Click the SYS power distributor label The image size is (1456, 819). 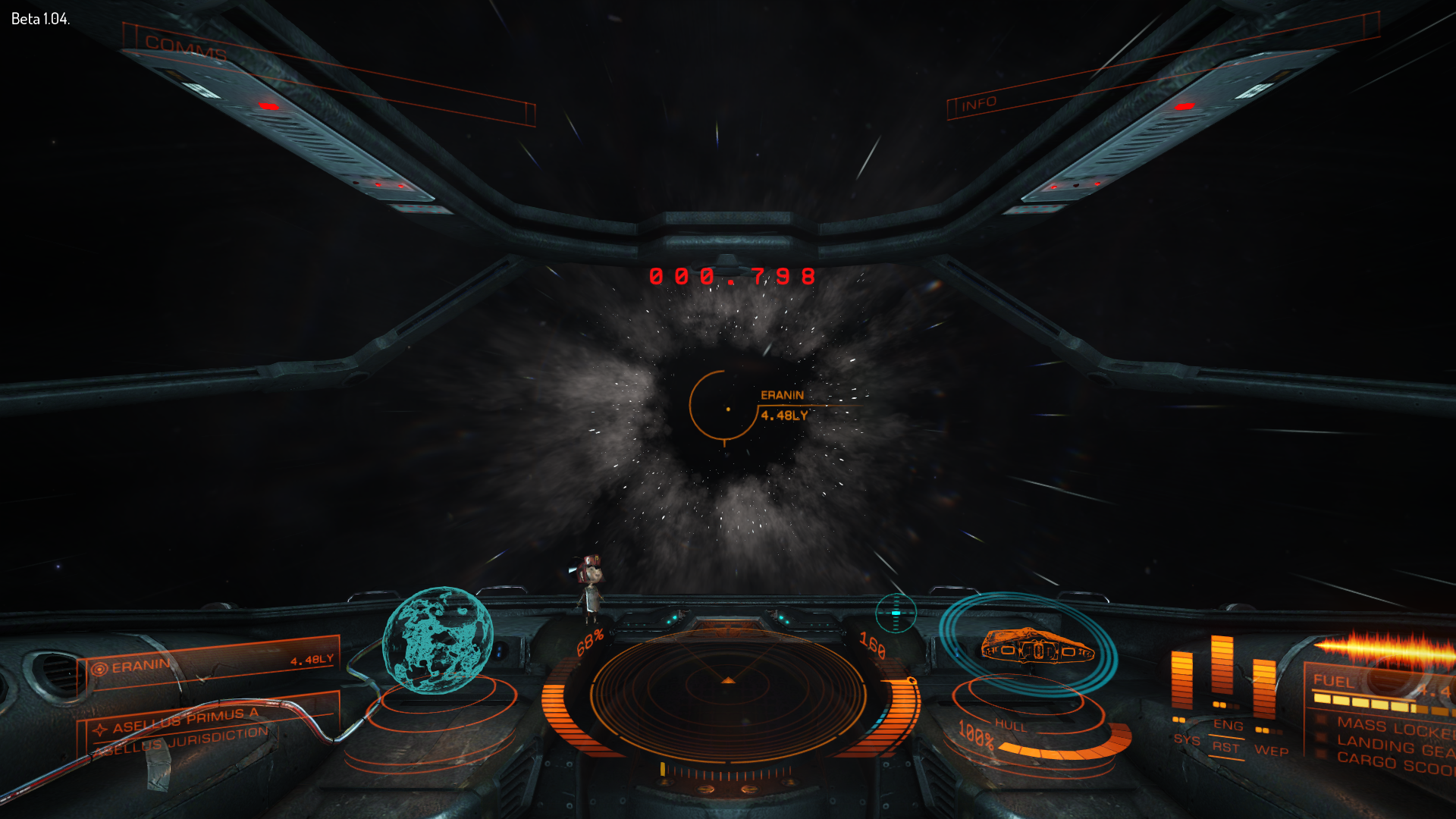(1187, 739)
